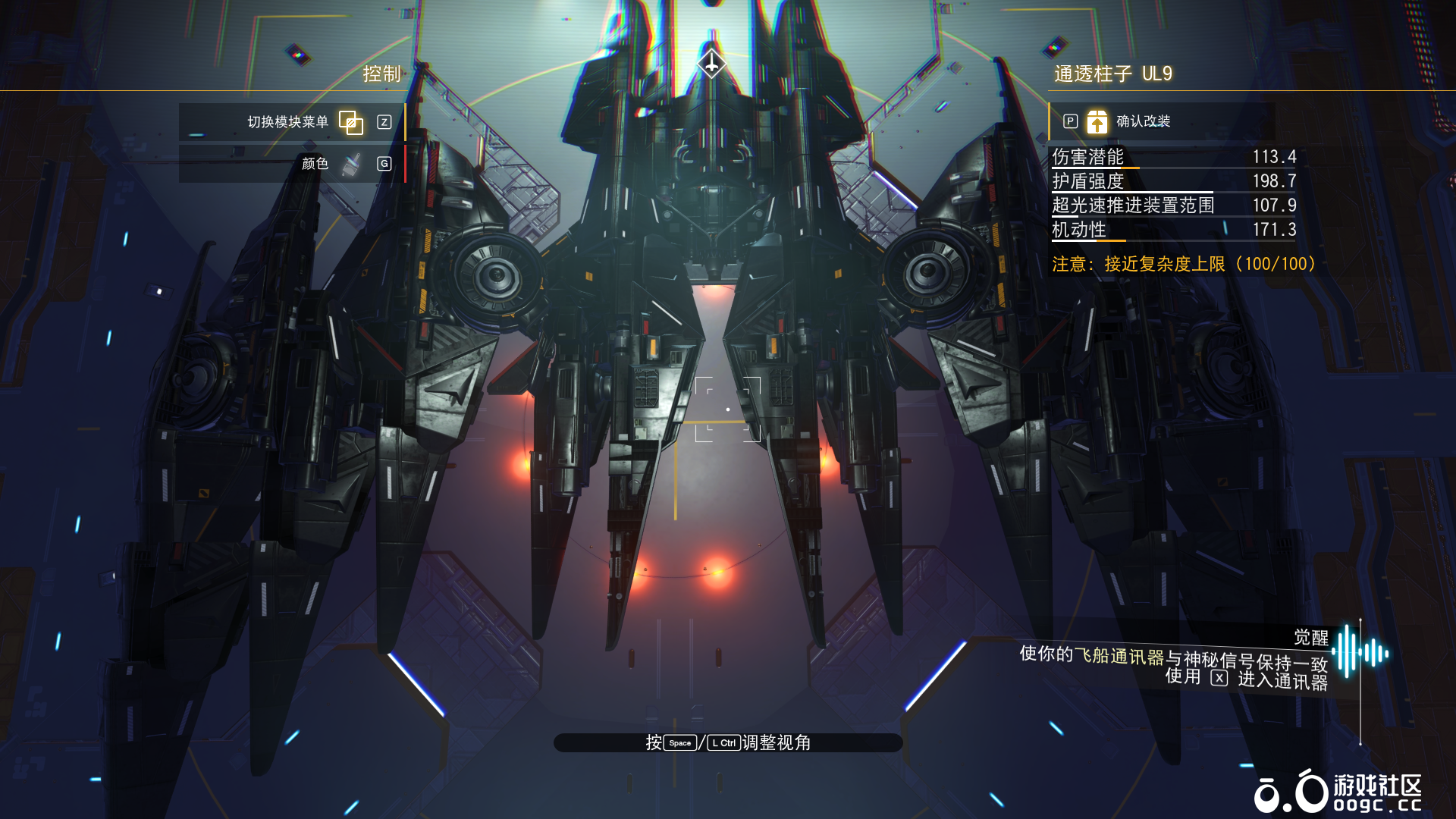Click the center targeting reticle on the ship

729,409
